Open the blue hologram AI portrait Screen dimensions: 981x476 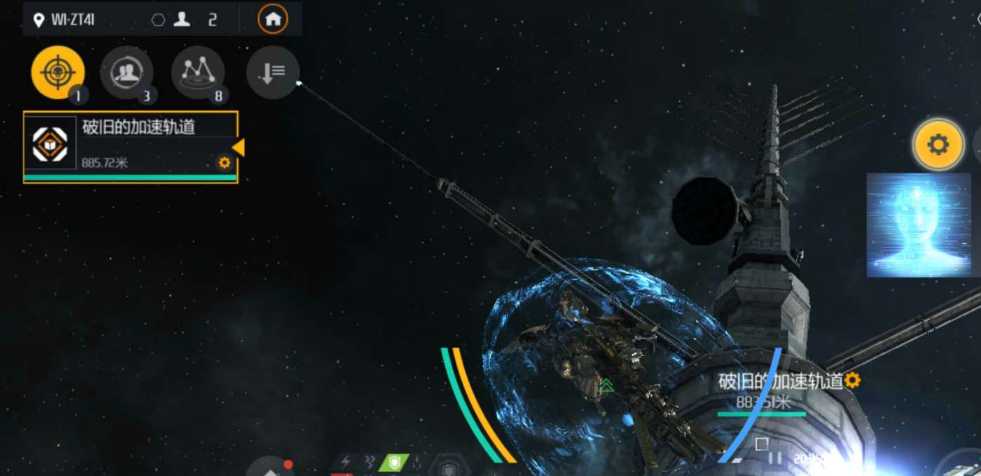[x=918, y=224]
